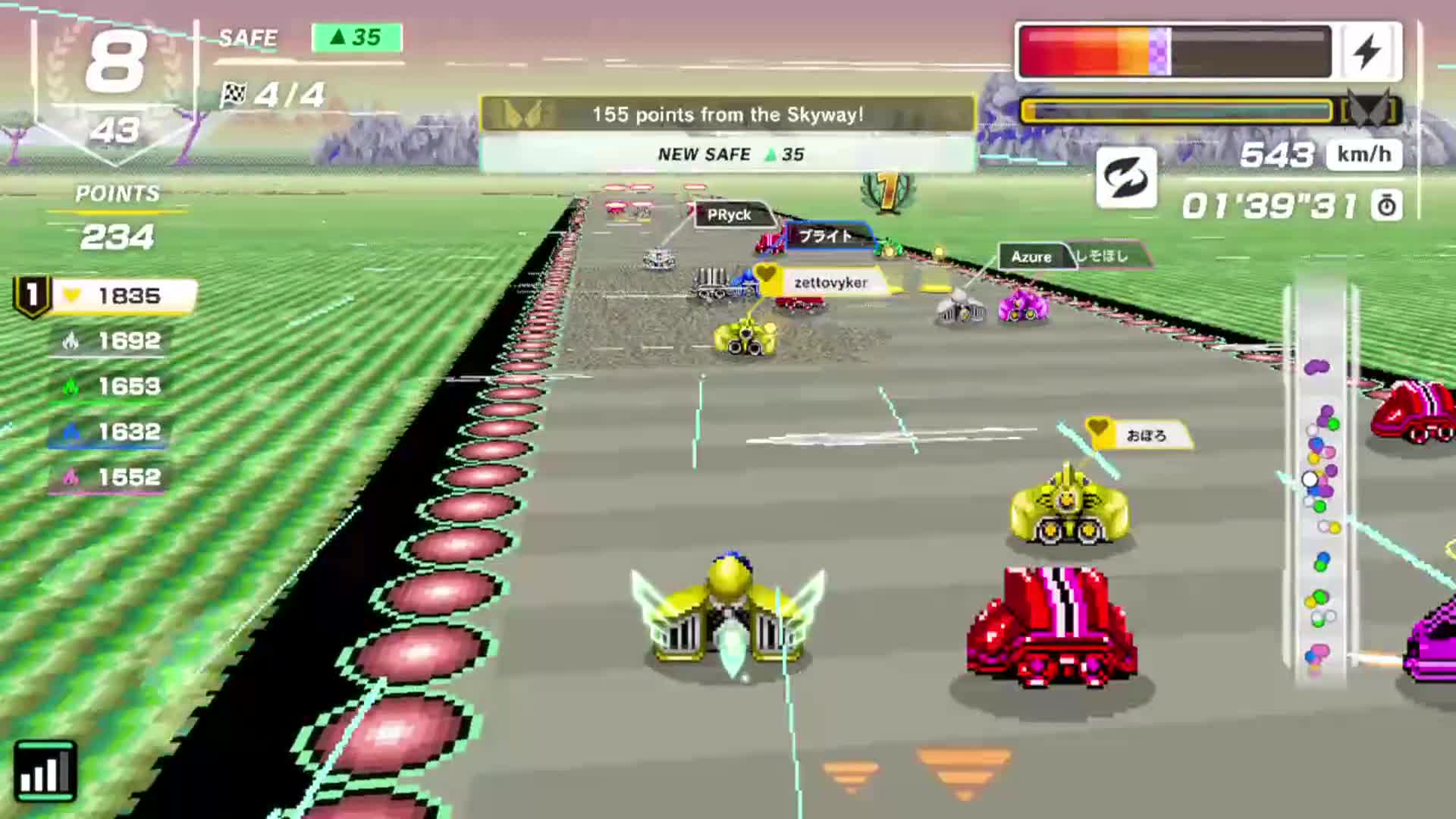The height and width of the screenshot is (819, 1456).
Task: Click the PRyck player name tag
Action: pos(730,215)
